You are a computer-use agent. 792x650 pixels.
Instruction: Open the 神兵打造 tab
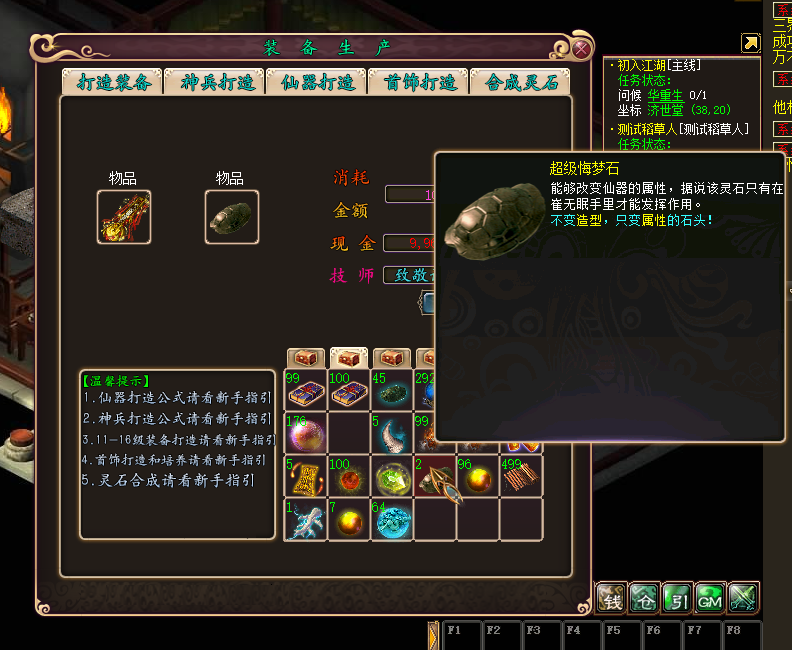click(215, 83)
